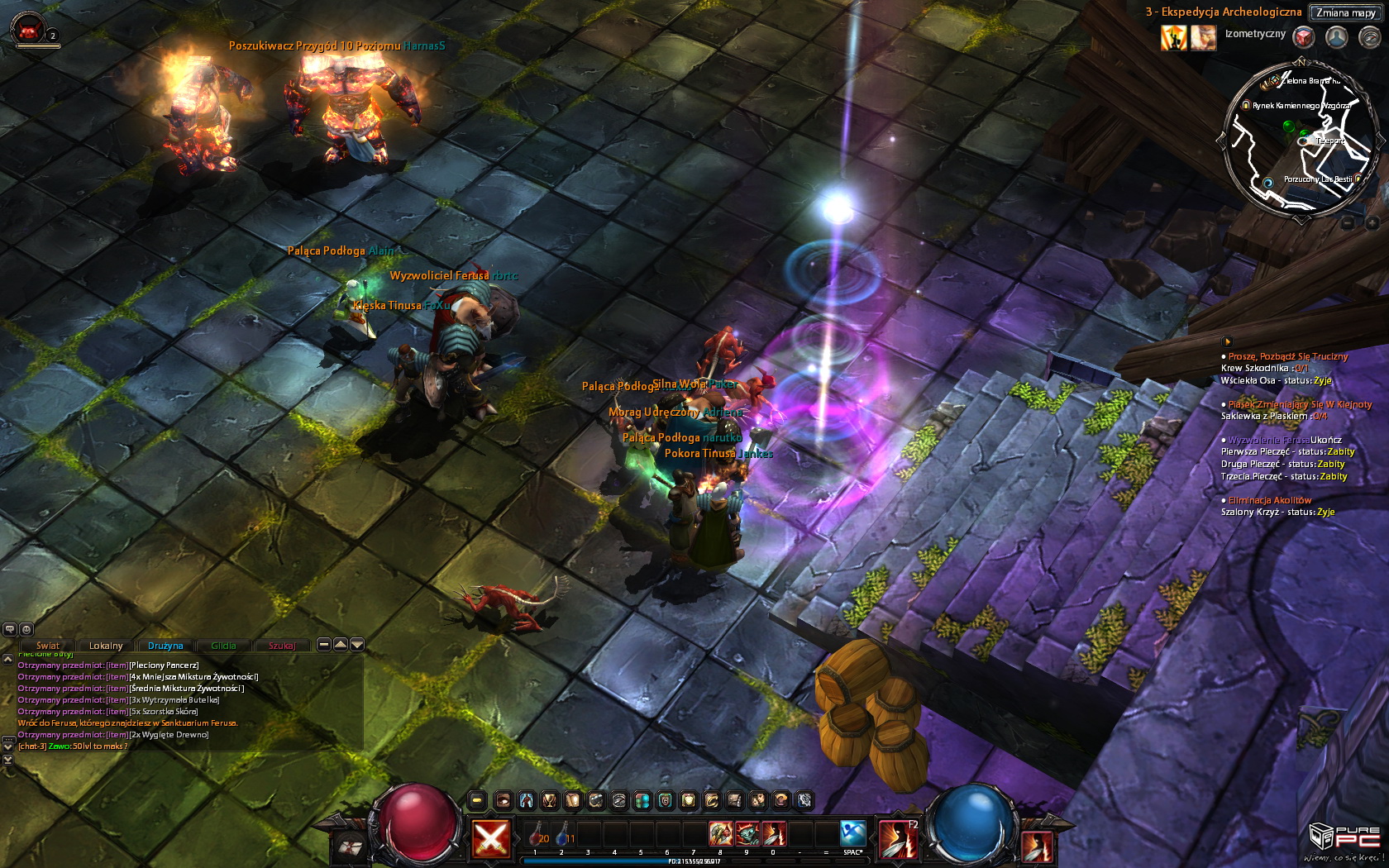This screenshot has width=1389, height=868.
Task: Activate the crossed swords attack skill
Action: tap(490, 838)
